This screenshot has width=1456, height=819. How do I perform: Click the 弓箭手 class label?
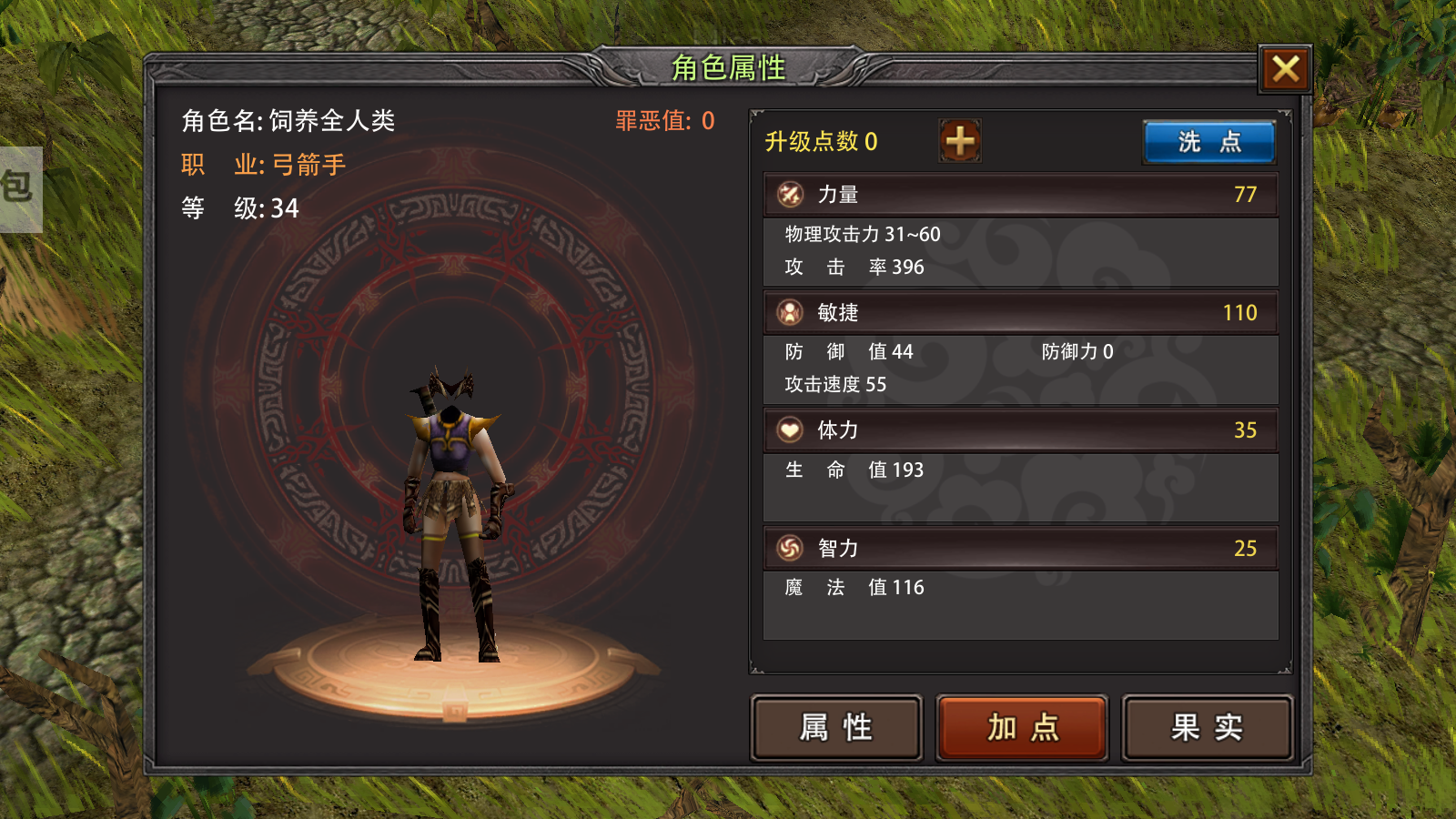click(x=308, y=163)
